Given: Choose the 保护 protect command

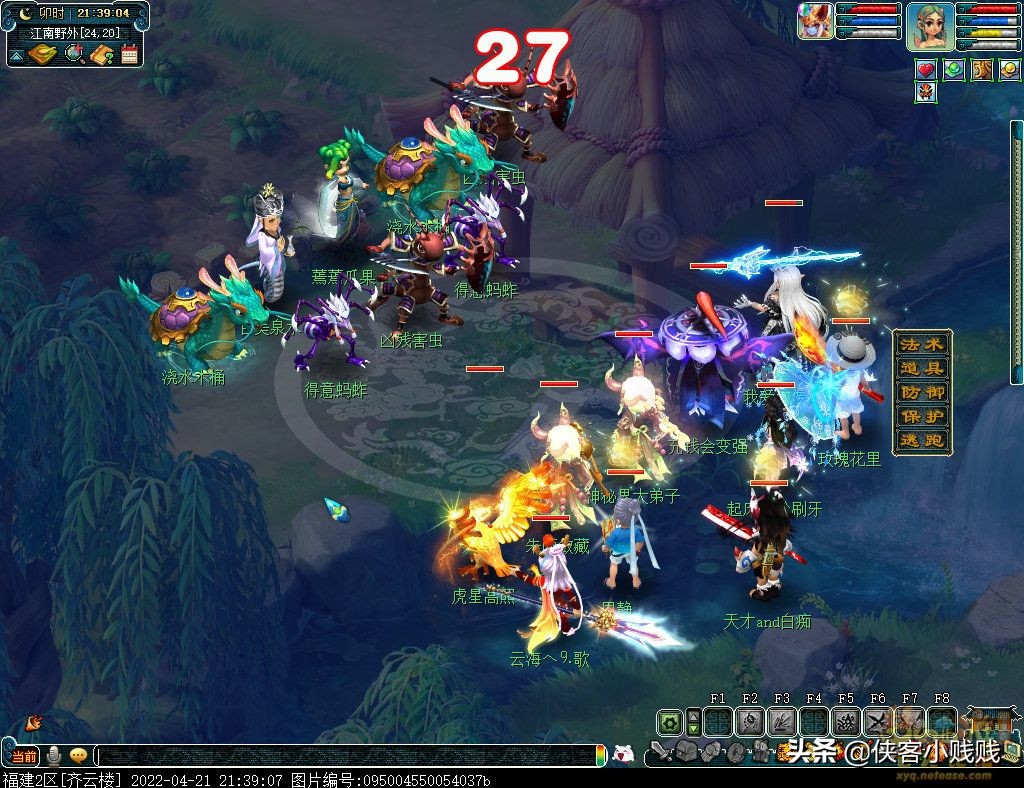Looking at the screenshot, I should (x=921, y=416).
